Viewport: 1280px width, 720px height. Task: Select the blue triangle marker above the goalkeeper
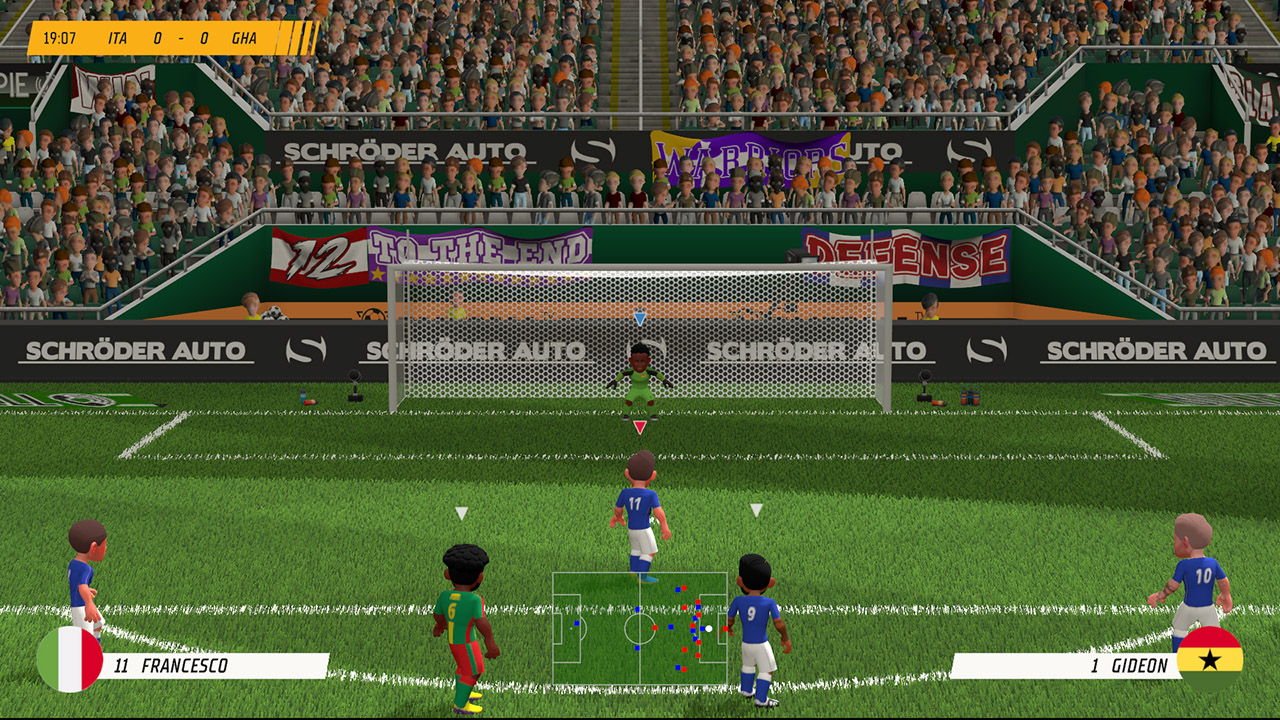click(639, 318)
